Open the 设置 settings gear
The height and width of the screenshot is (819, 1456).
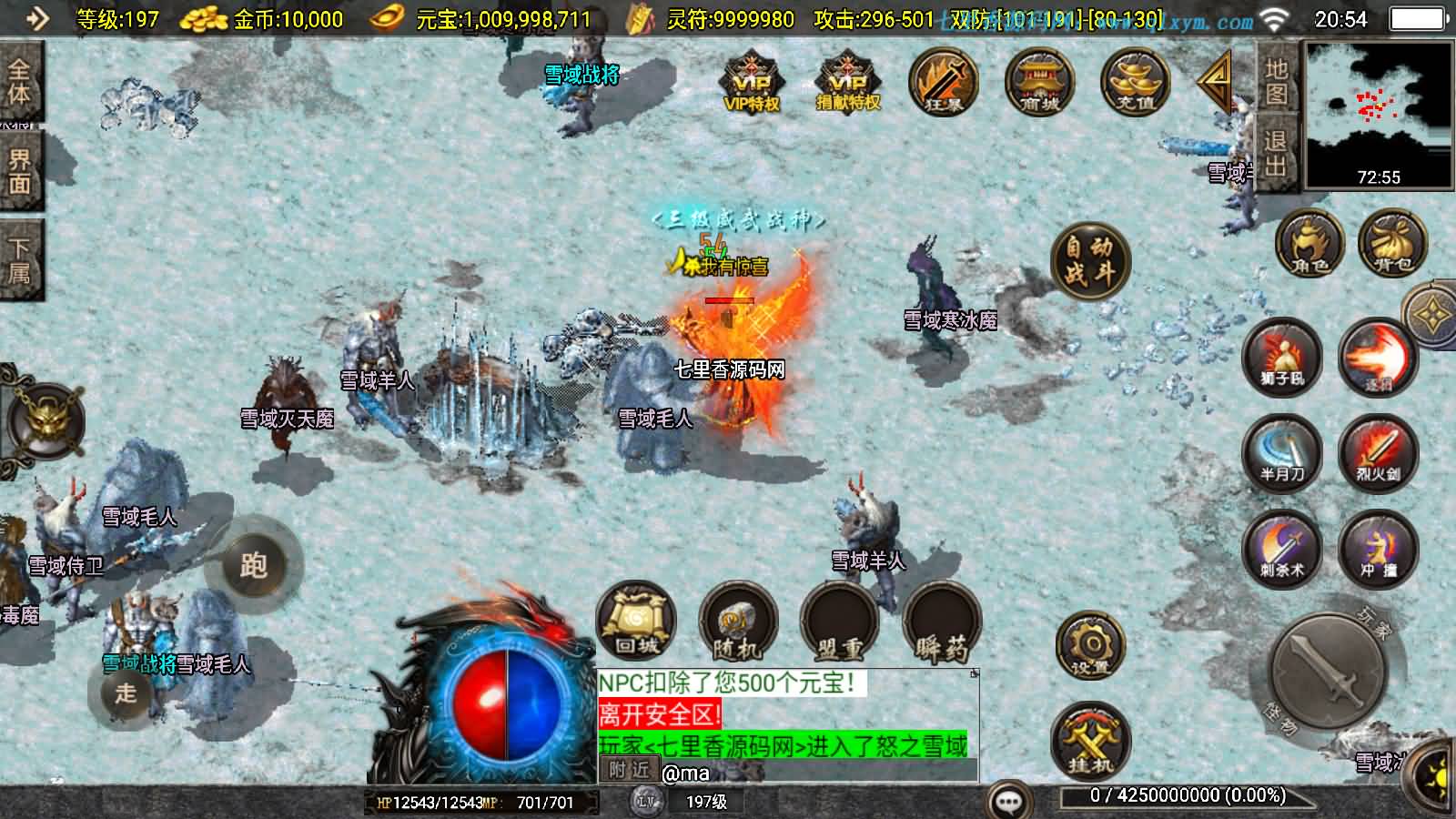(x=1090, y=647)
